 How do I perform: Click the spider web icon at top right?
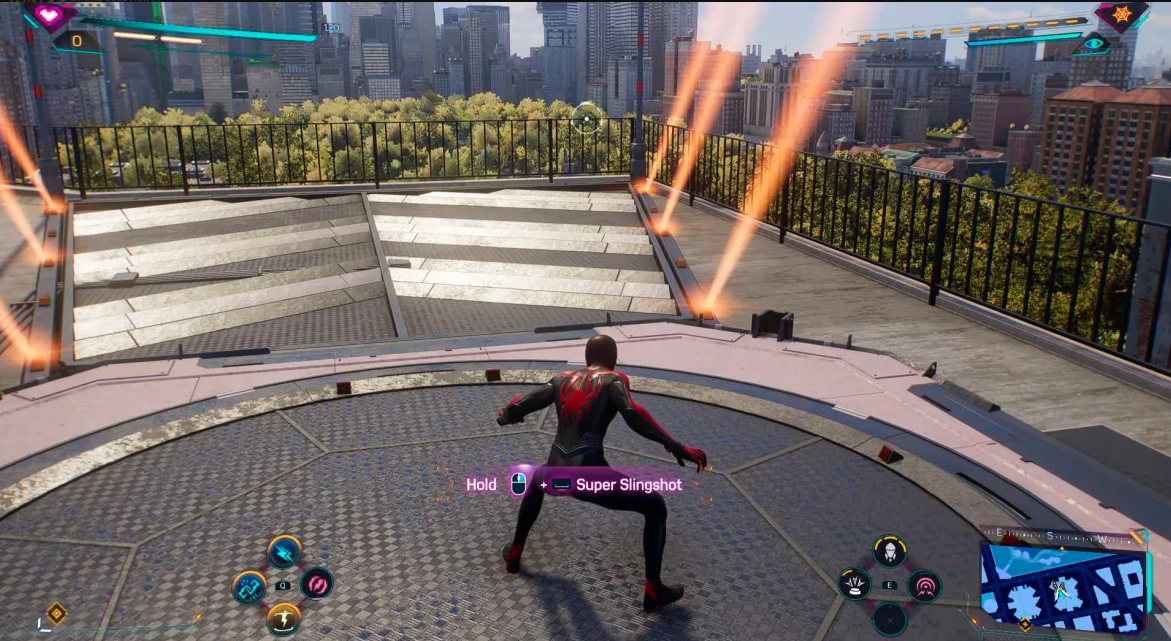coord(1121,15)
